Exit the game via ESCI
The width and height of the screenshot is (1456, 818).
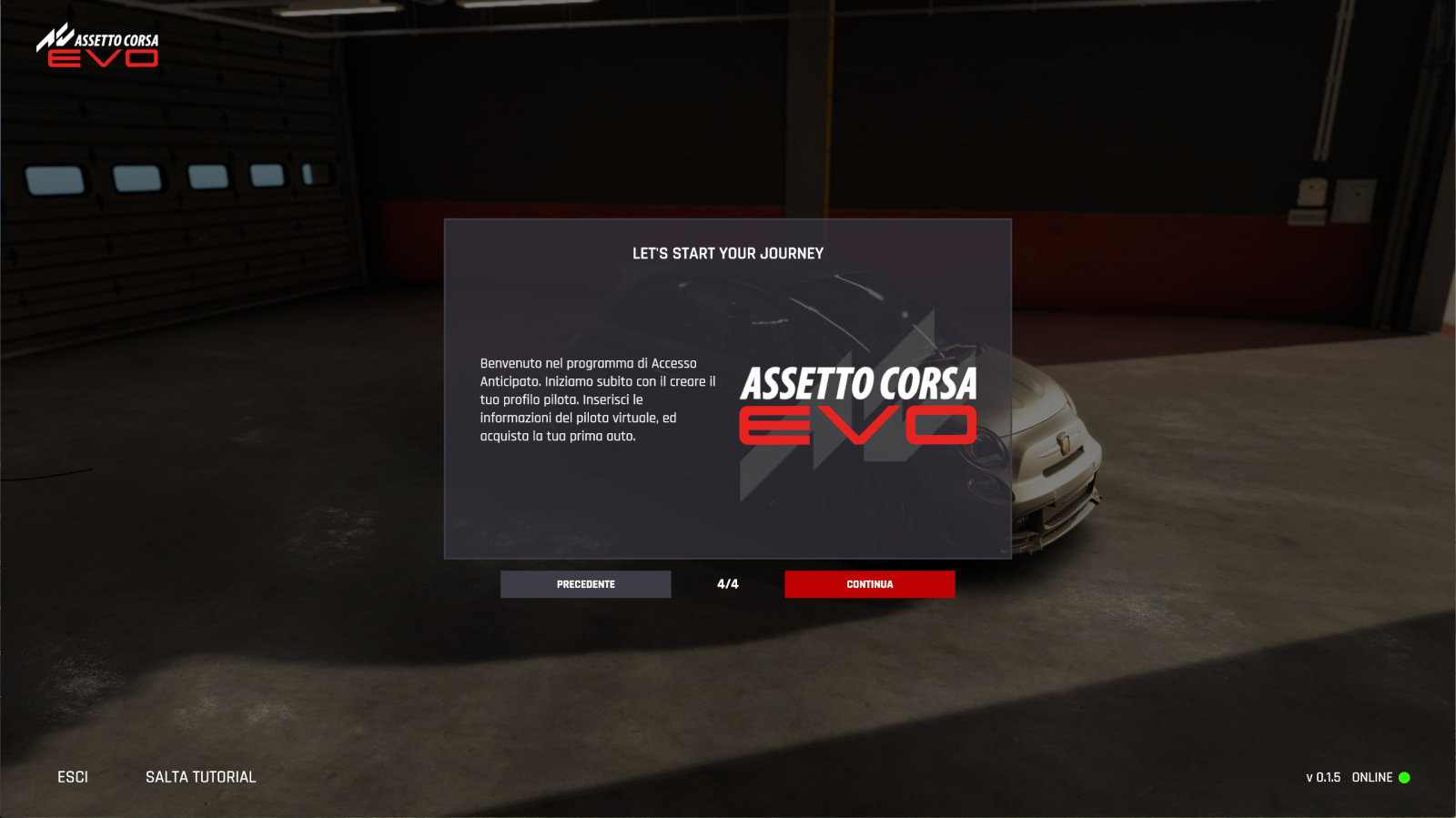(x=73, y=777)
